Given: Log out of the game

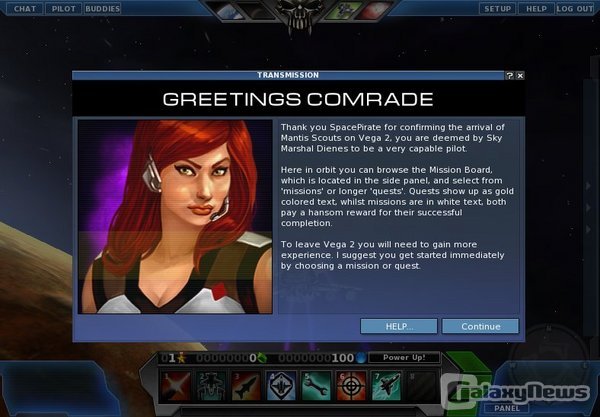Looking at the screenshot, I should 575,9.
